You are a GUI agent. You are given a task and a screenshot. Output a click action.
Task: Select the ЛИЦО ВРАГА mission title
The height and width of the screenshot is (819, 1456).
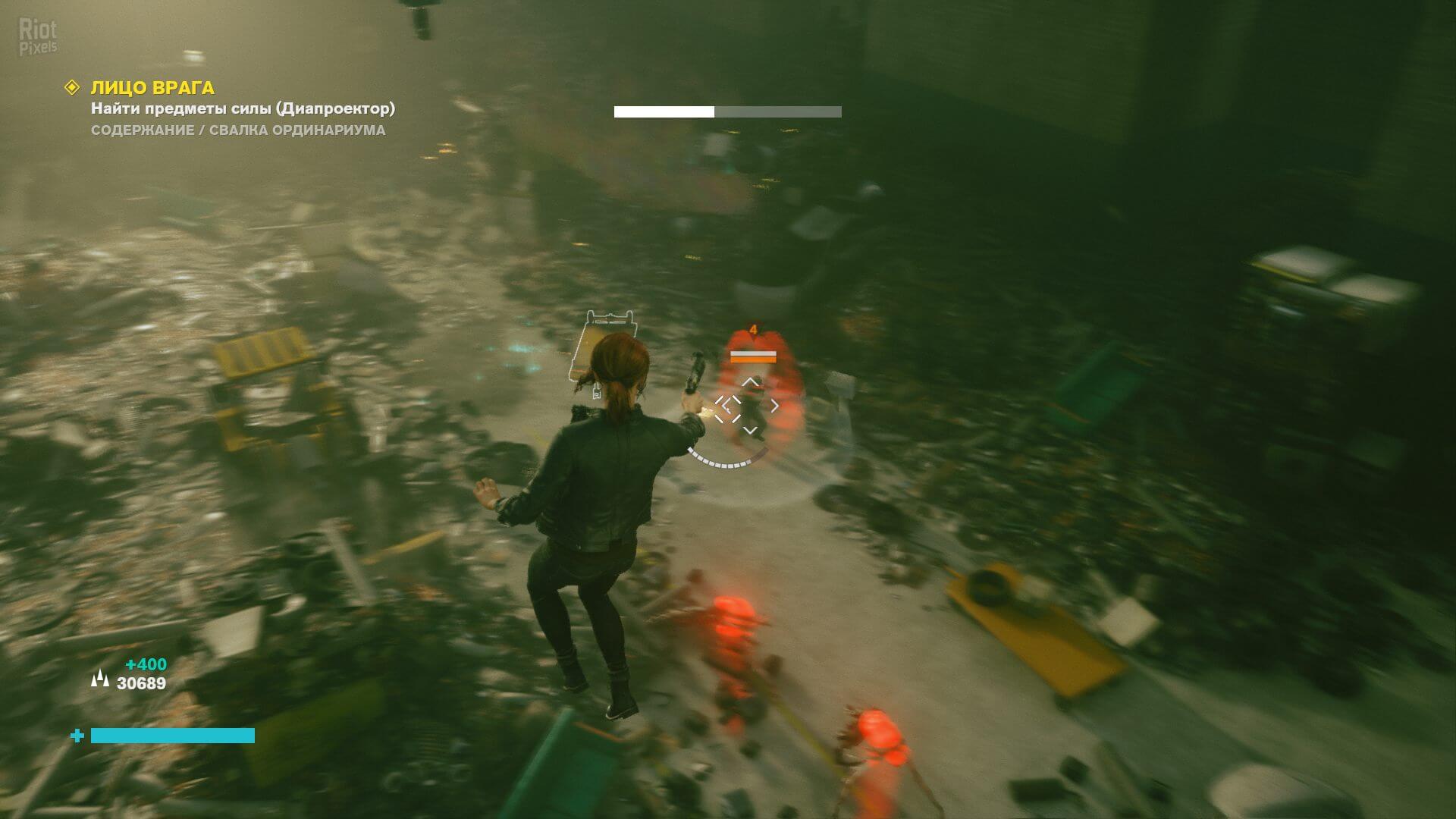coord(152,88)
